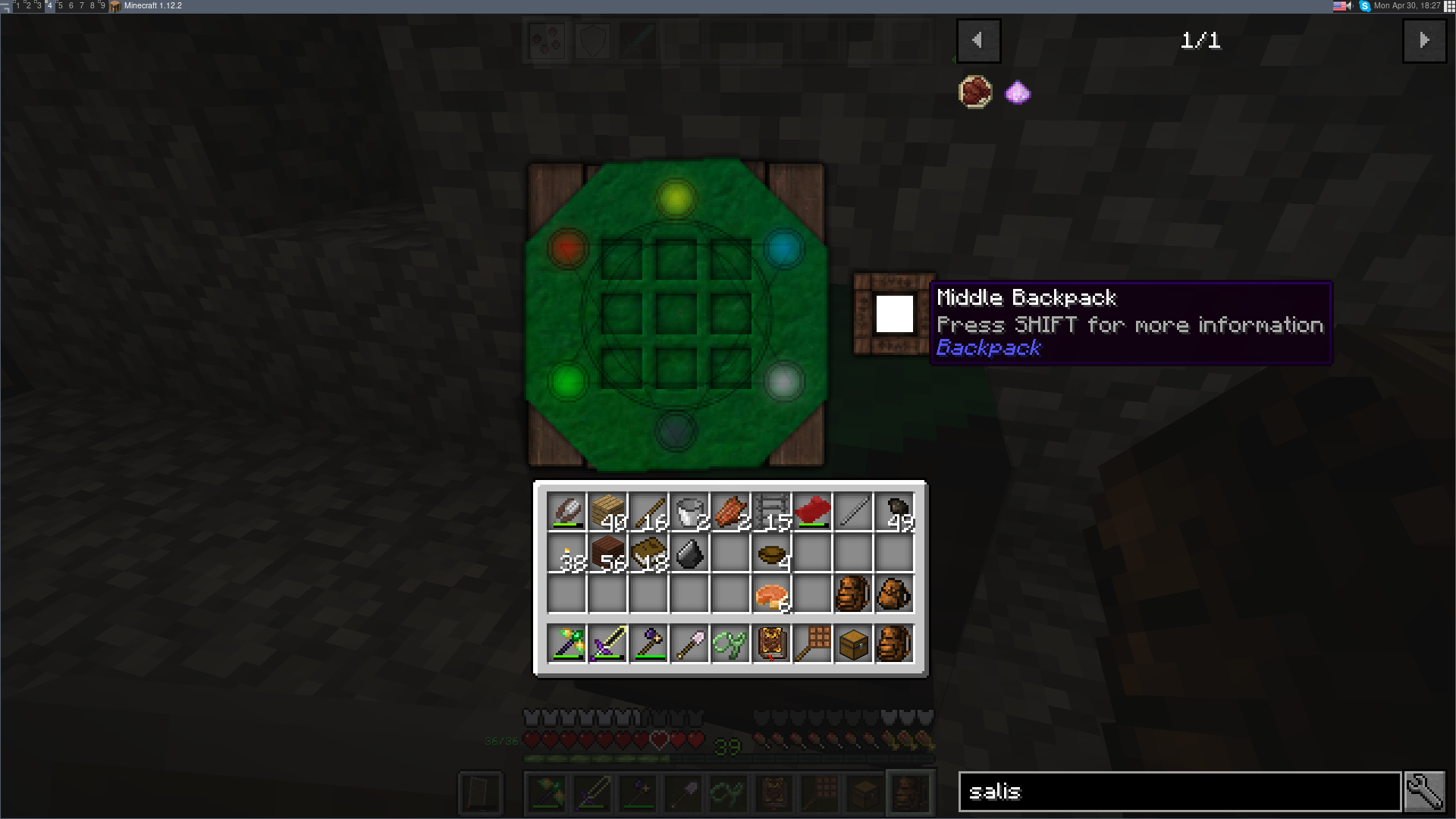The width and height of the screenshot is (1456, 819).
Task: Select the oak planks stack in the inventory
Action: [x=608, y=512]
